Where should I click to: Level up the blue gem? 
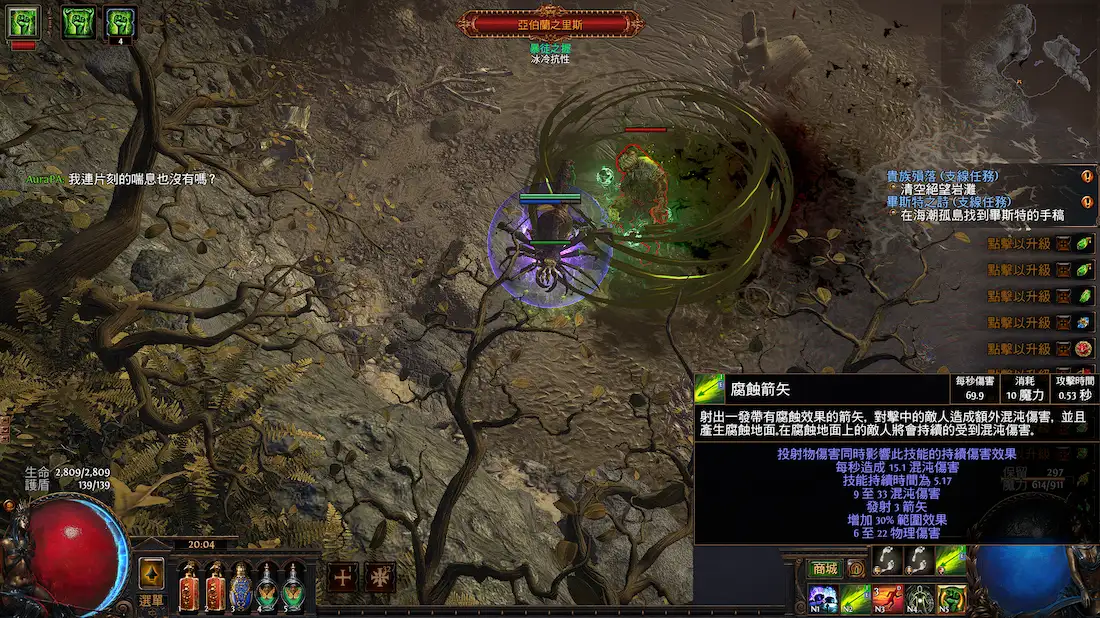tap(1084, 323)
